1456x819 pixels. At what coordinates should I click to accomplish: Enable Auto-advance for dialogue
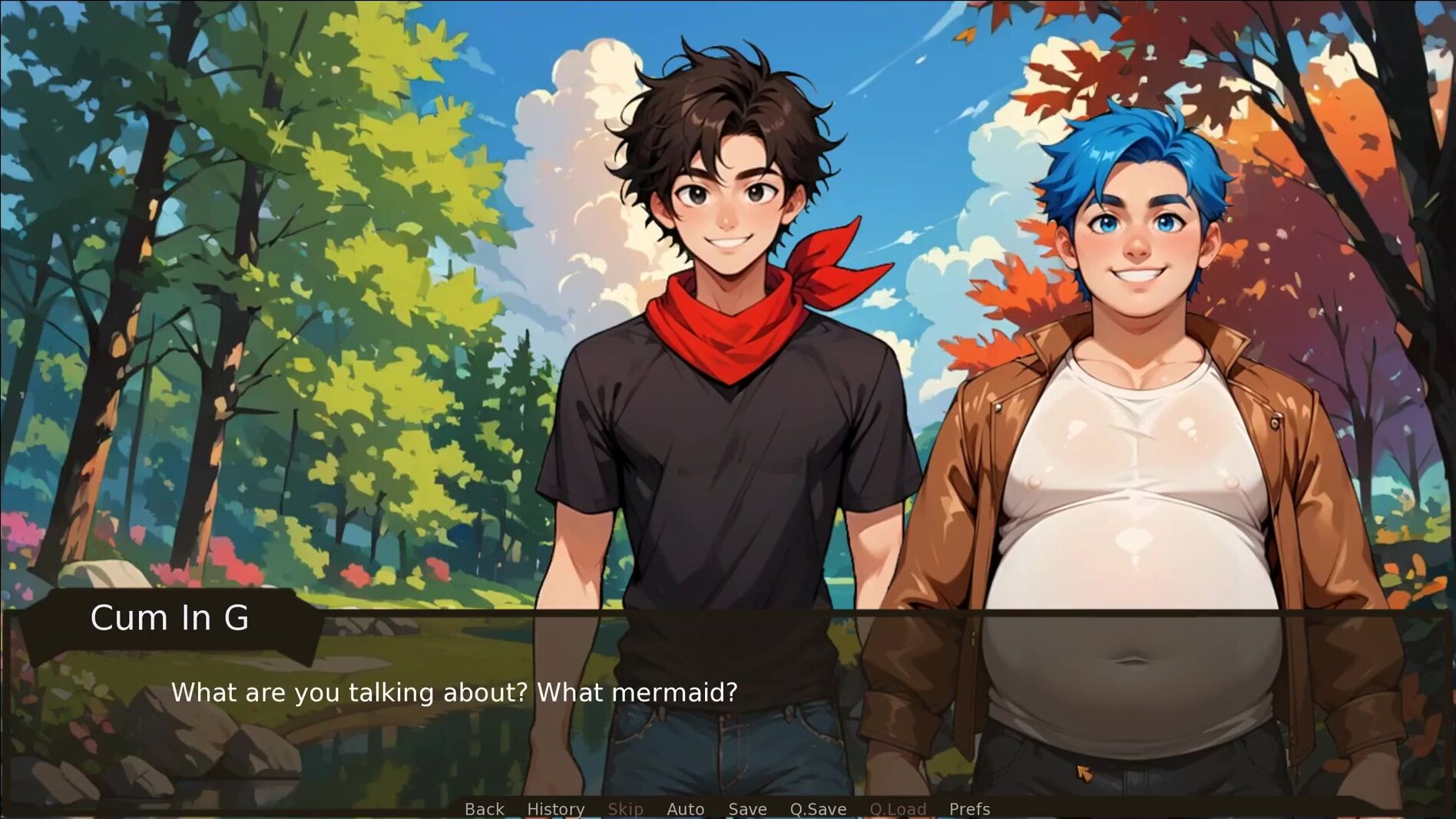685,809
